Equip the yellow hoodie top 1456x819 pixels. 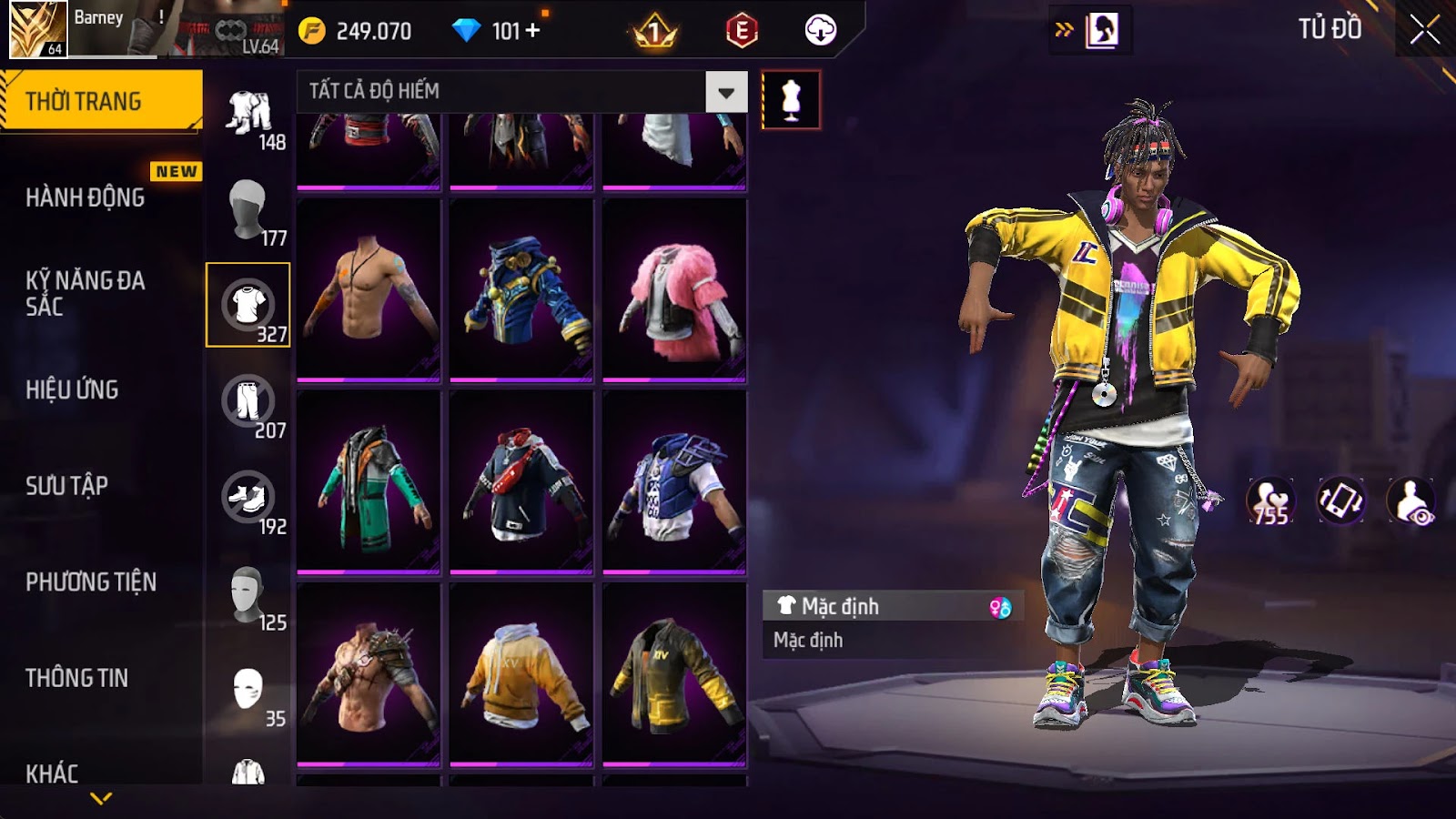(x=521, y=674)
